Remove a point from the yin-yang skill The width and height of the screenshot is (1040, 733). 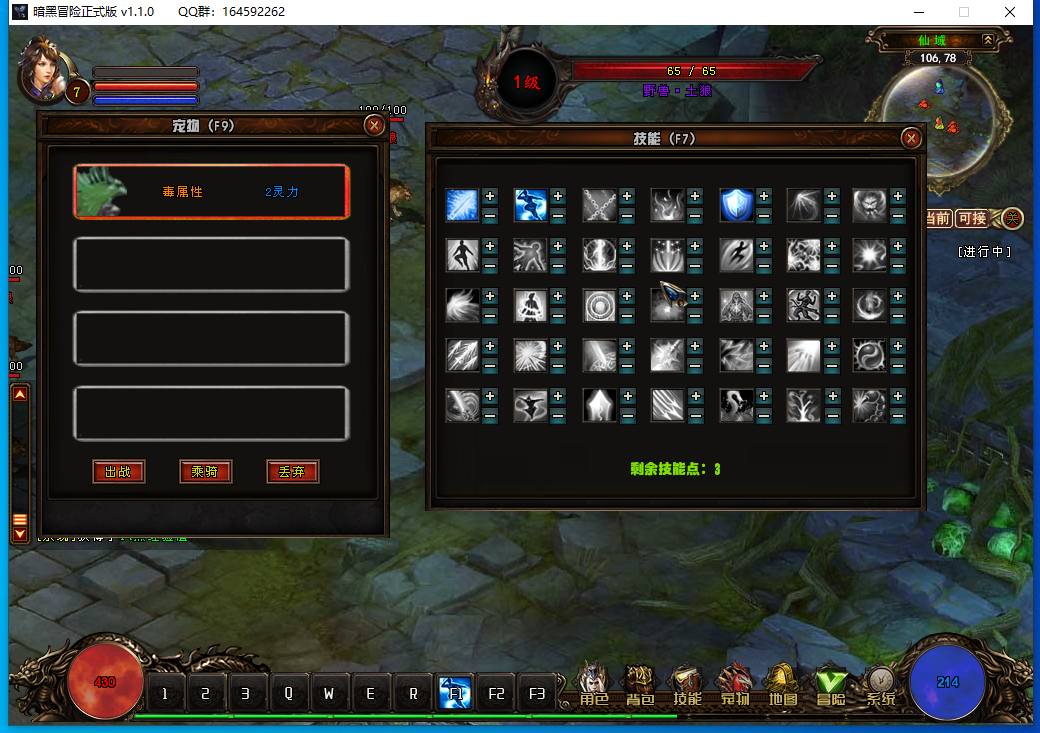(x=898, y=363)
